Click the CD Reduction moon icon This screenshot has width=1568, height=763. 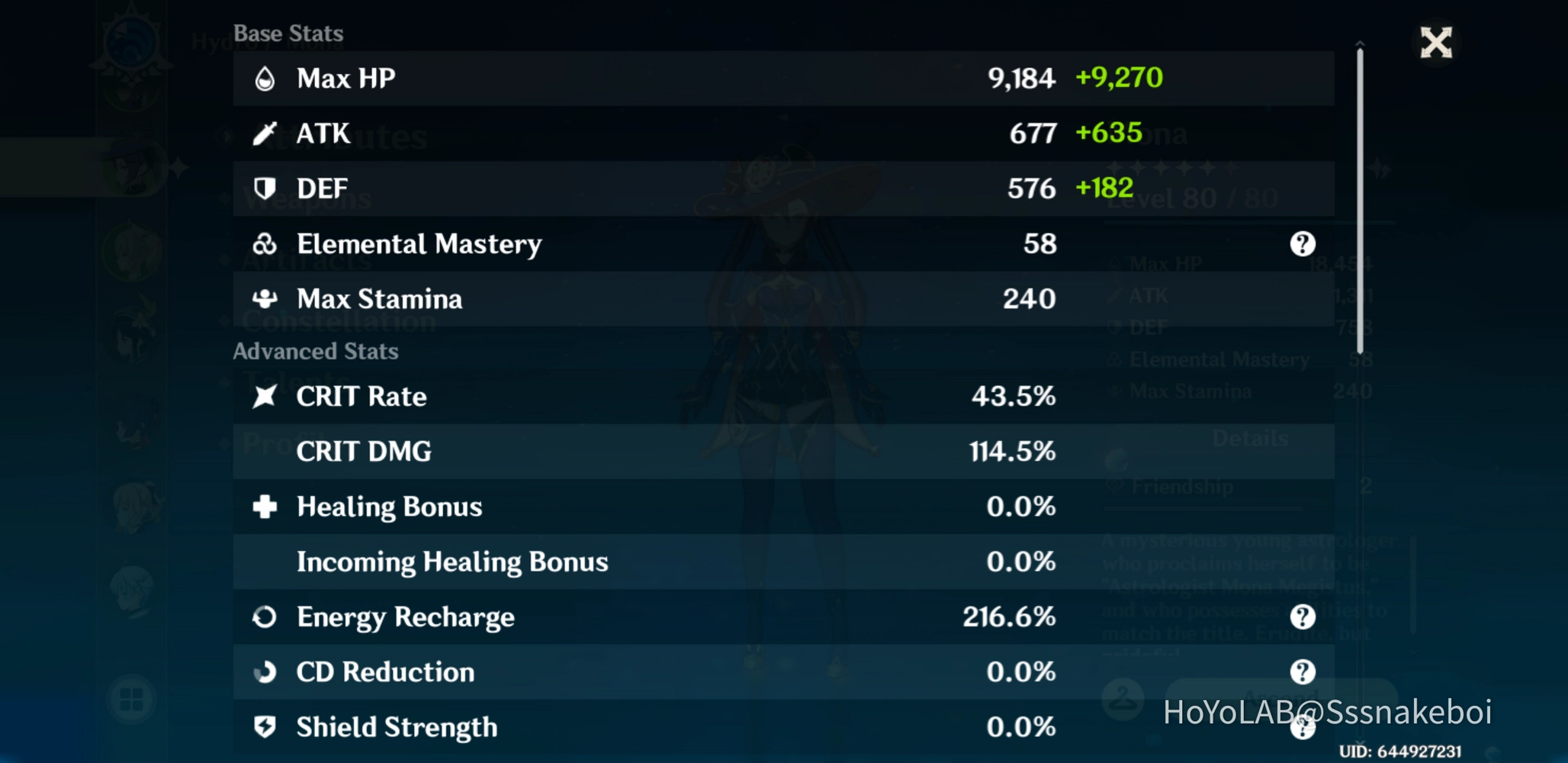[265, 671]
